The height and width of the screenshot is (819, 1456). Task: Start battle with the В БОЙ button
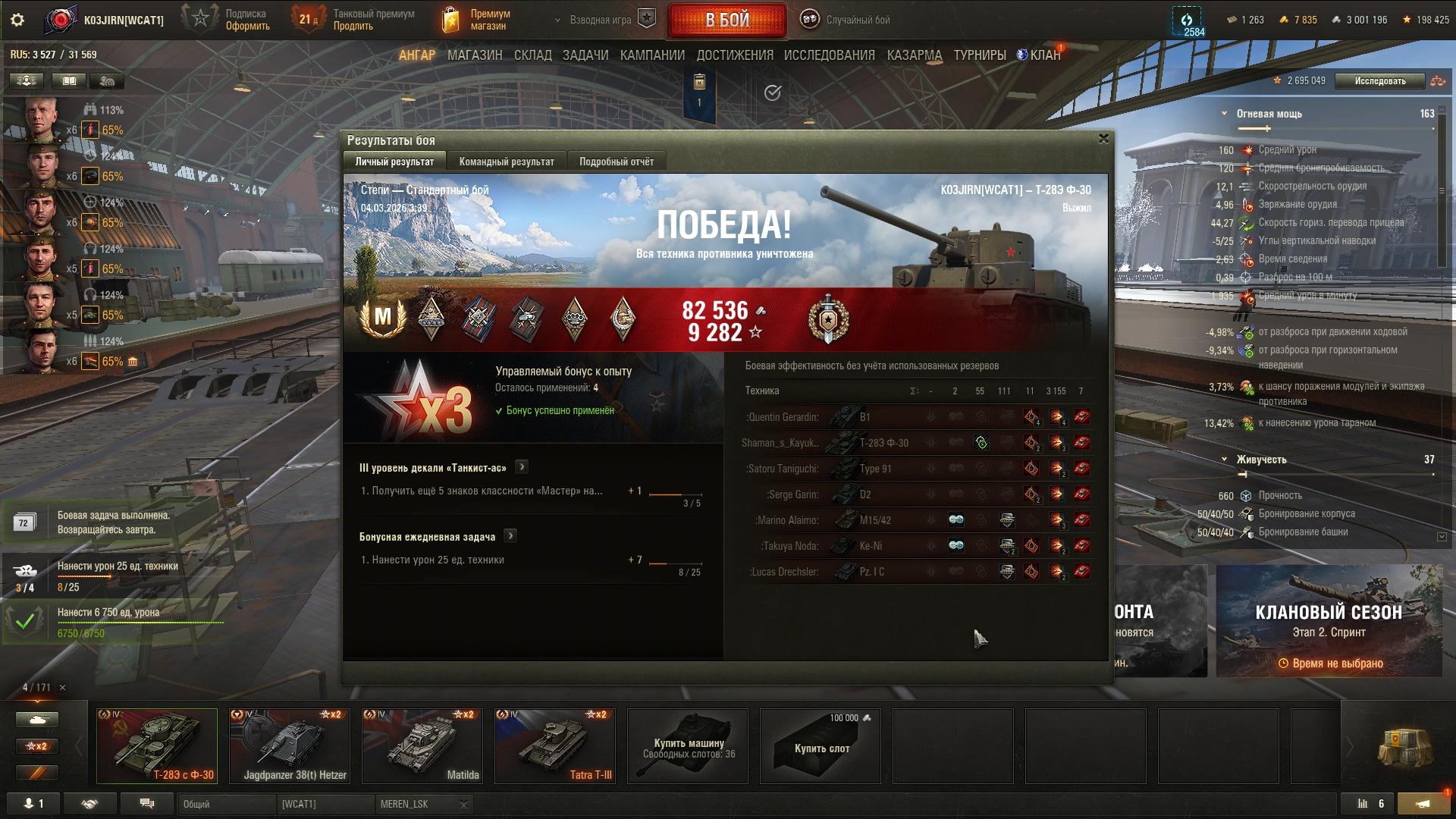(x=726, y=20)
